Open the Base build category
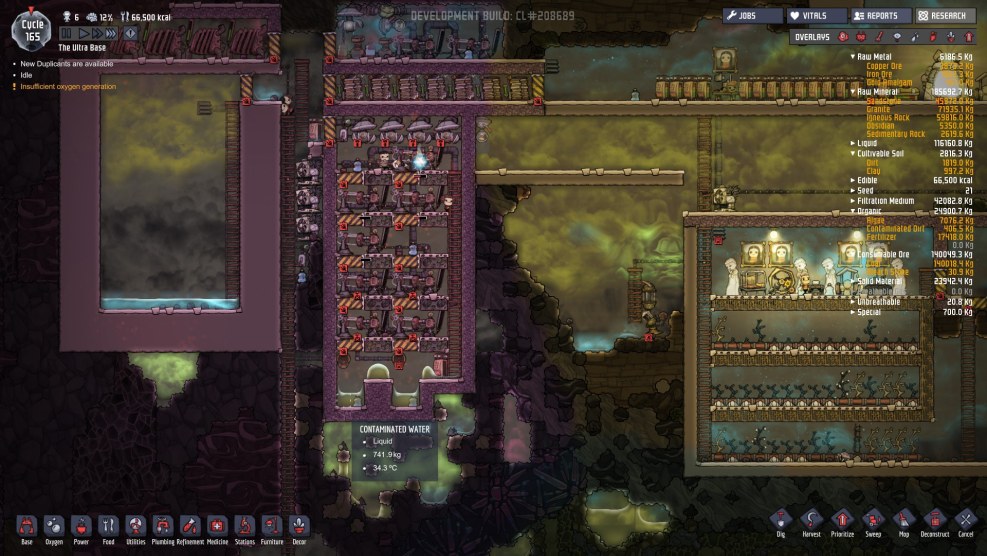The image size is (987, 556). coord(27,526)
